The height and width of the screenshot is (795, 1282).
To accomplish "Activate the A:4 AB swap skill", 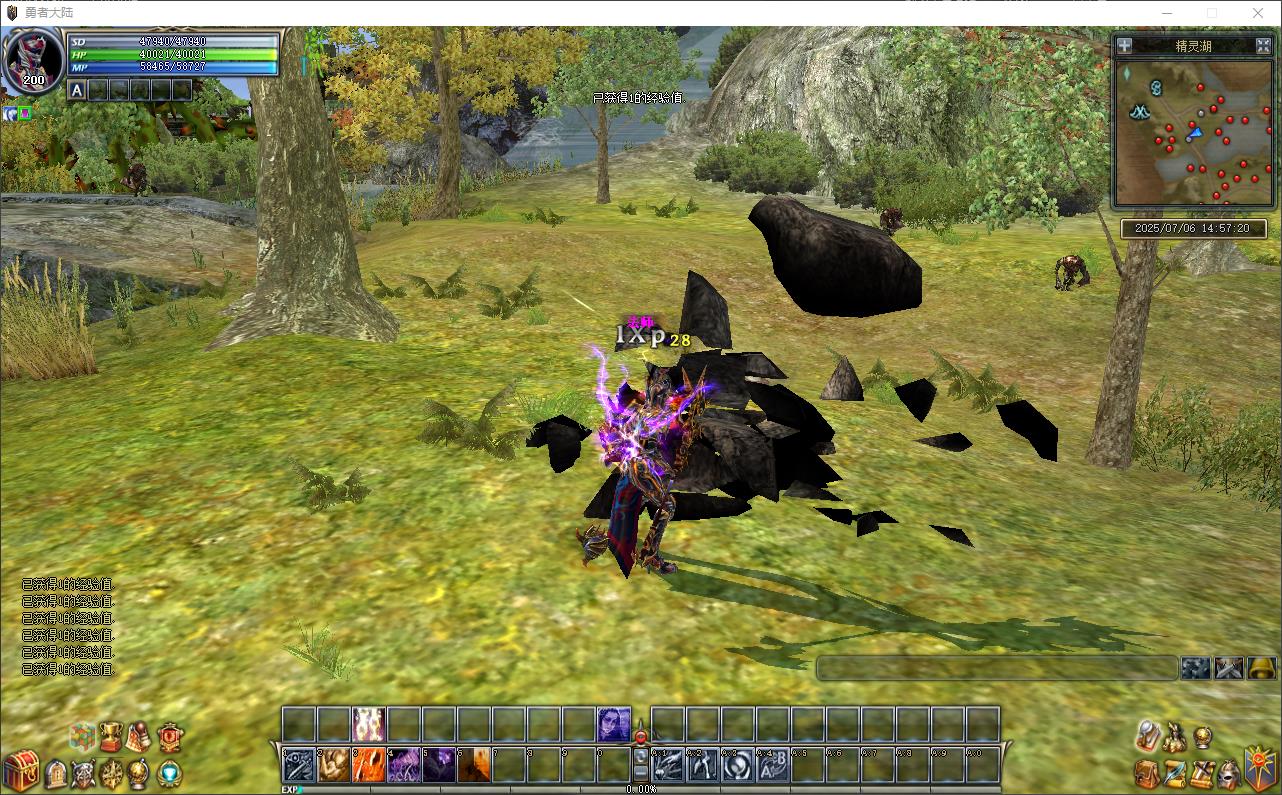I will coord(772,765).
